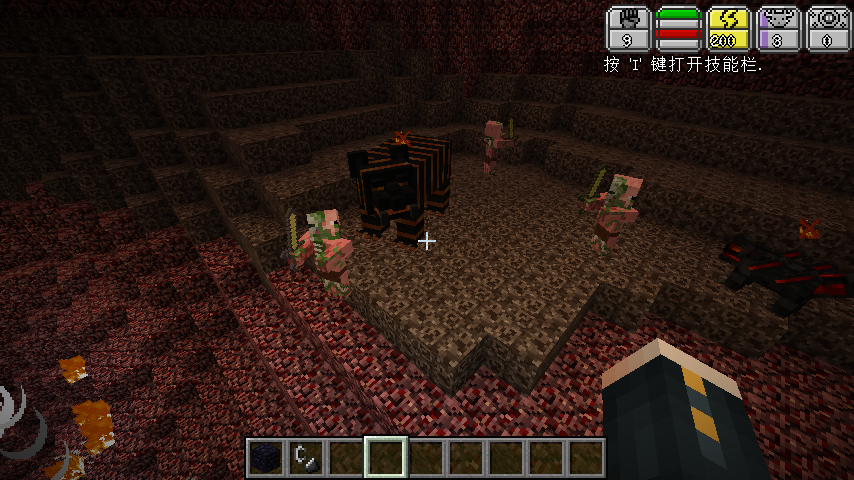Viewport: 854px width, 480px height.
Task: Select the obsidian block hotbar slot
Action: (x=265, y=458)
